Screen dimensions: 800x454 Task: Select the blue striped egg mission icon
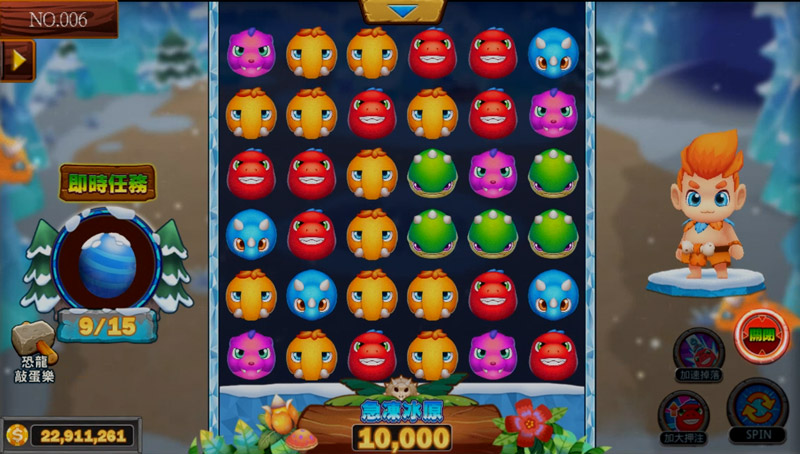tap(105, 264)
